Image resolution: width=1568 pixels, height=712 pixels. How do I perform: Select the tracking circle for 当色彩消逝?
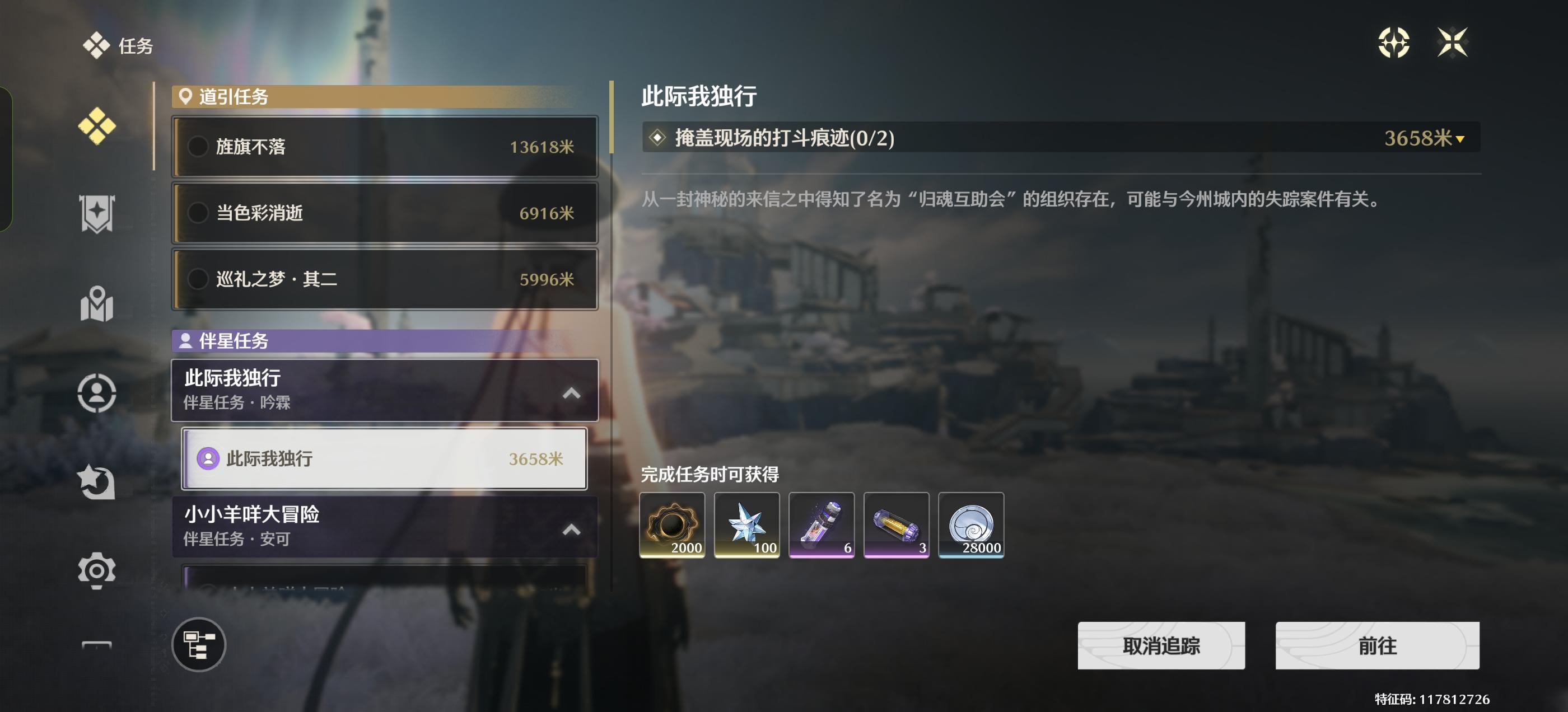click(198, 213)
